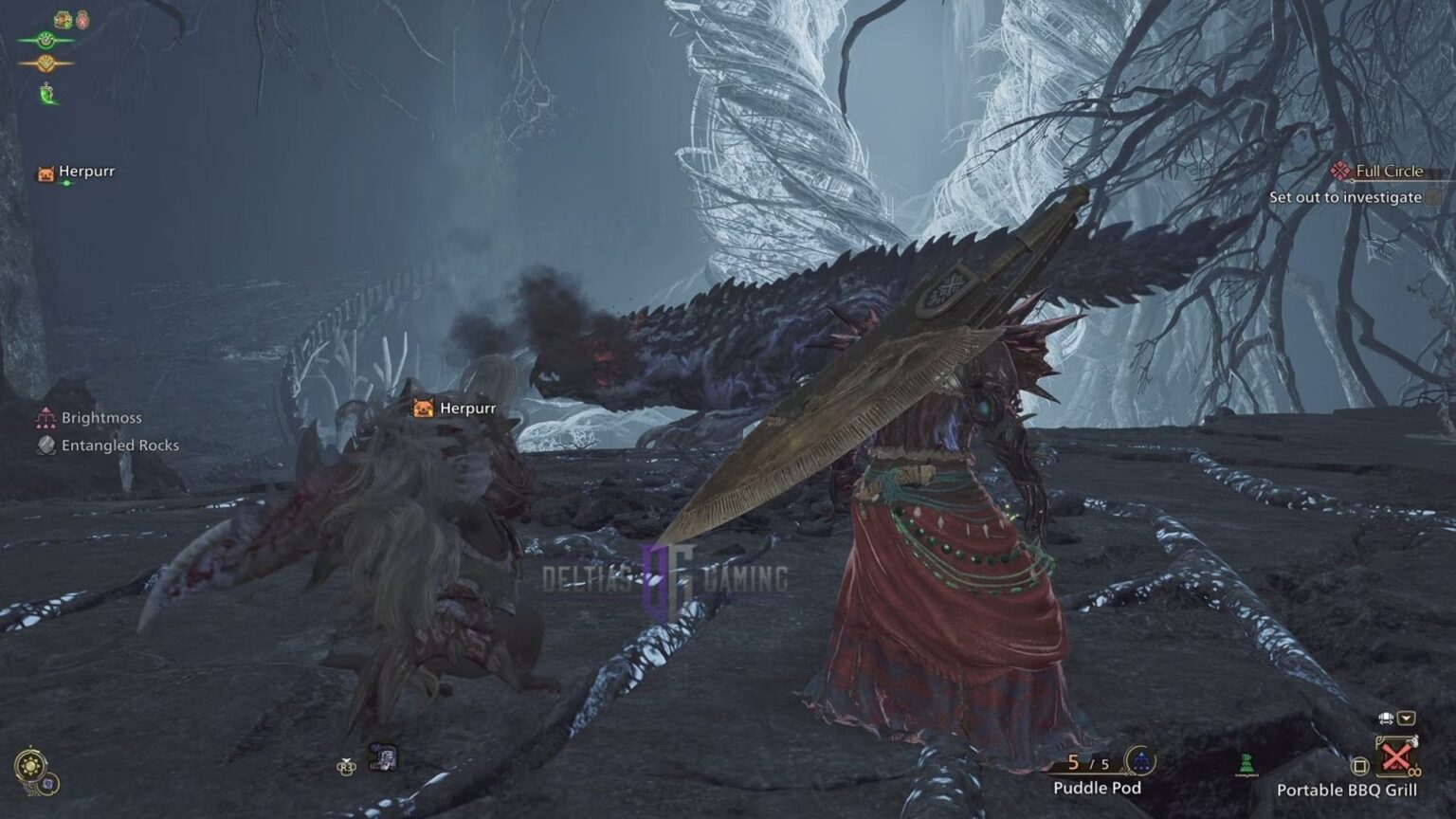This screenshot has width=1456, height=819.
Task: Select the green gesture icon near Portable BBQ Grill
Action: click(1246, 762)
